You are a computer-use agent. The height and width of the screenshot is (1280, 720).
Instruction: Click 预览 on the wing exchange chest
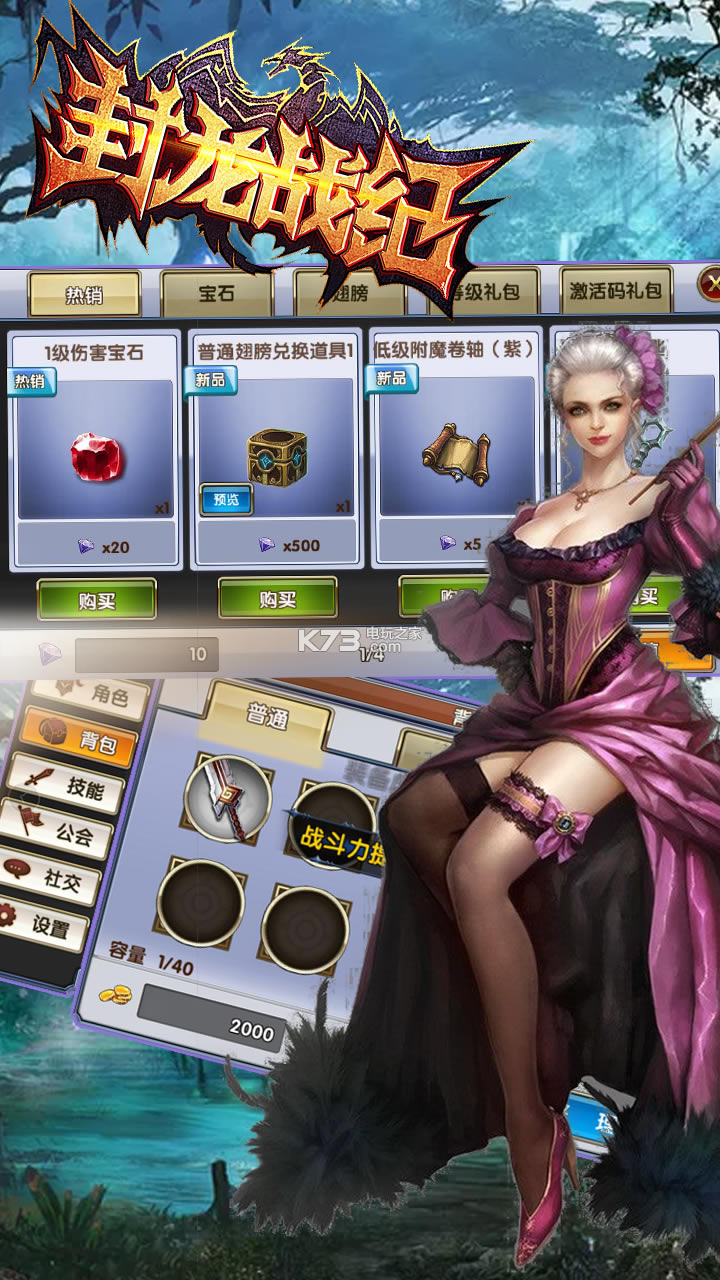tap(226, 499)
